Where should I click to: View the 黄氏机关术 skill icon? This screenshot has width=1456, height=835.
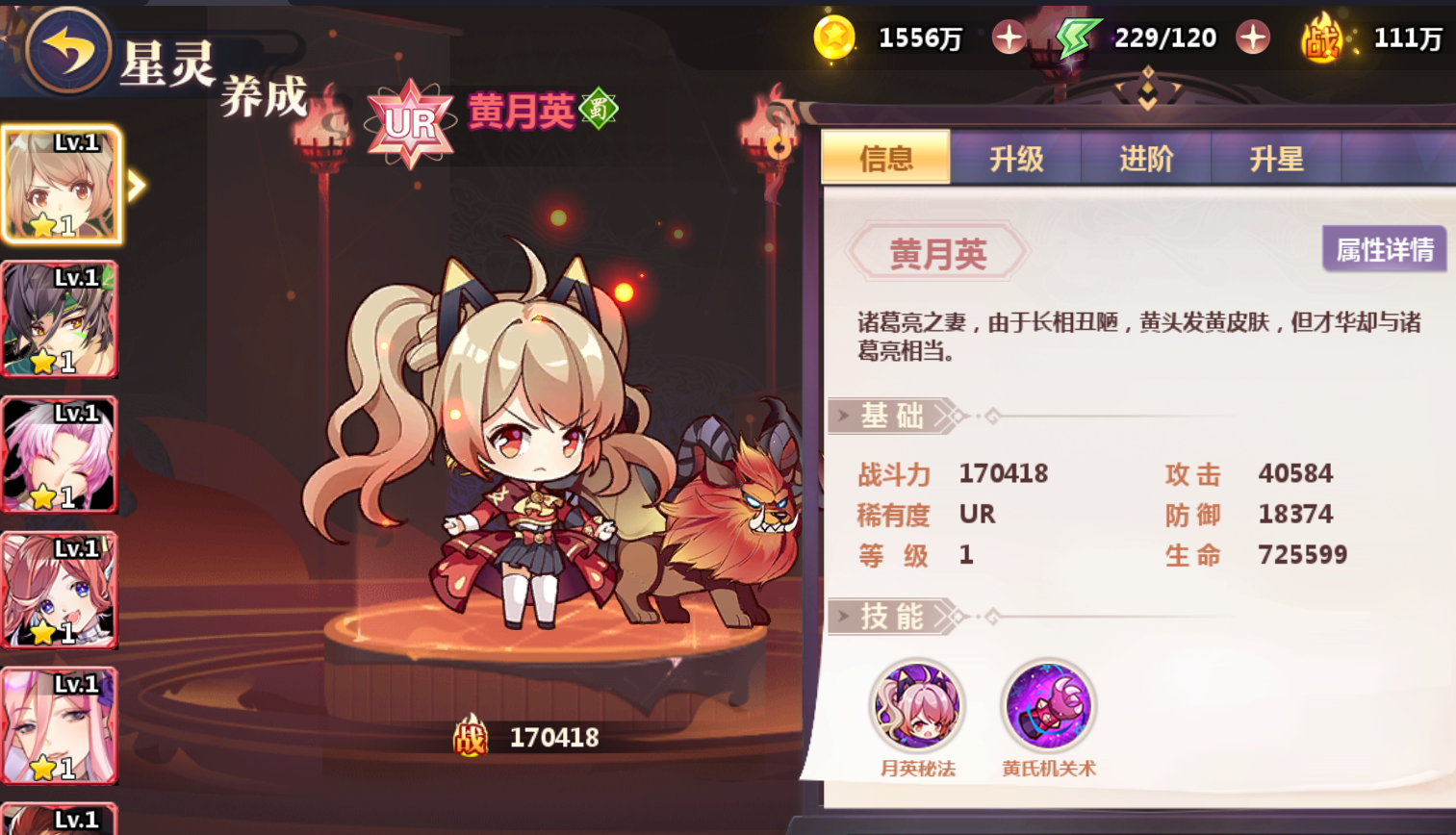pyautogui.click(x=1048, y=706)
